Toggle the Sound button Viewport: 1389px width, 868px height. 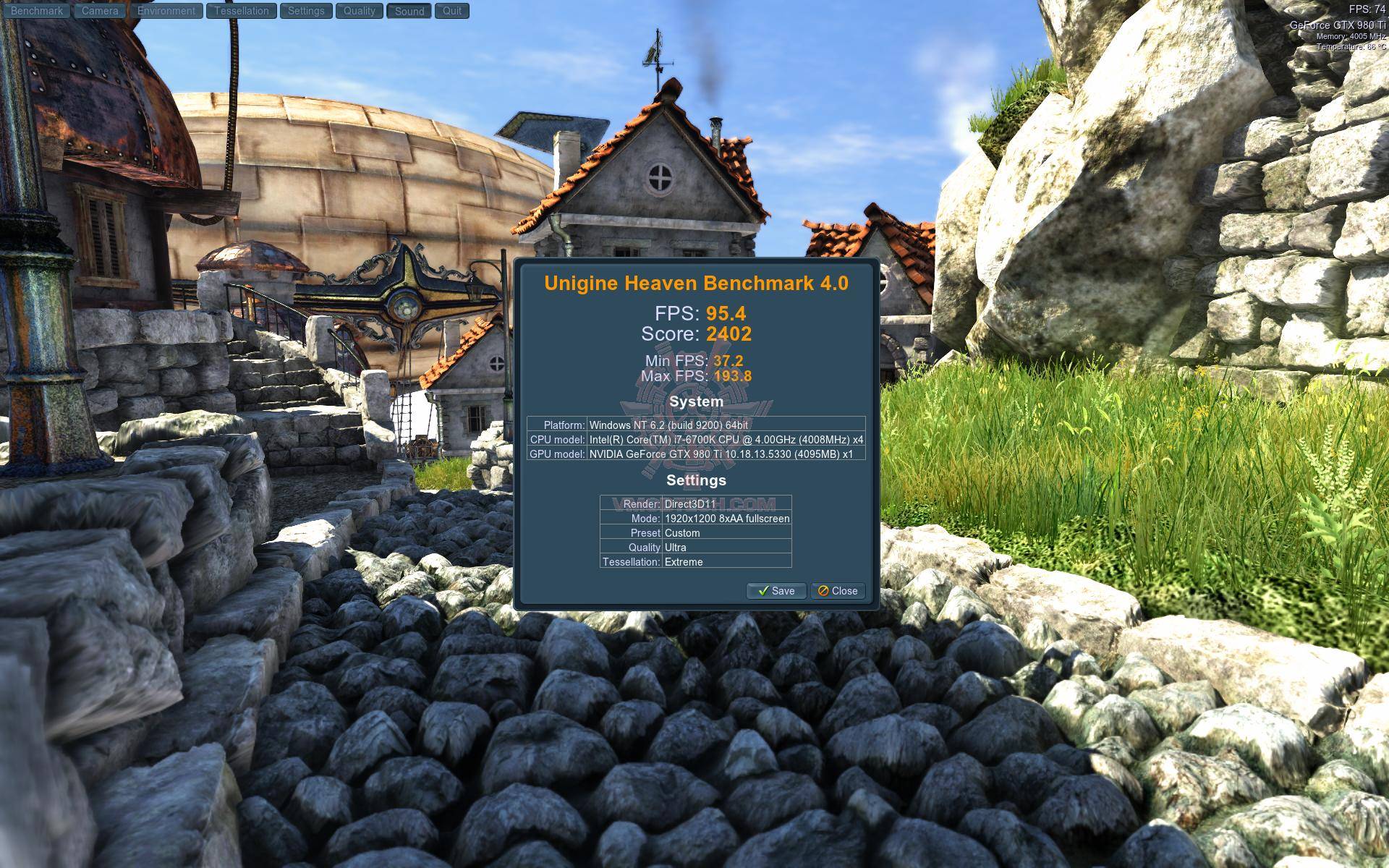click(x=409, y=11)
